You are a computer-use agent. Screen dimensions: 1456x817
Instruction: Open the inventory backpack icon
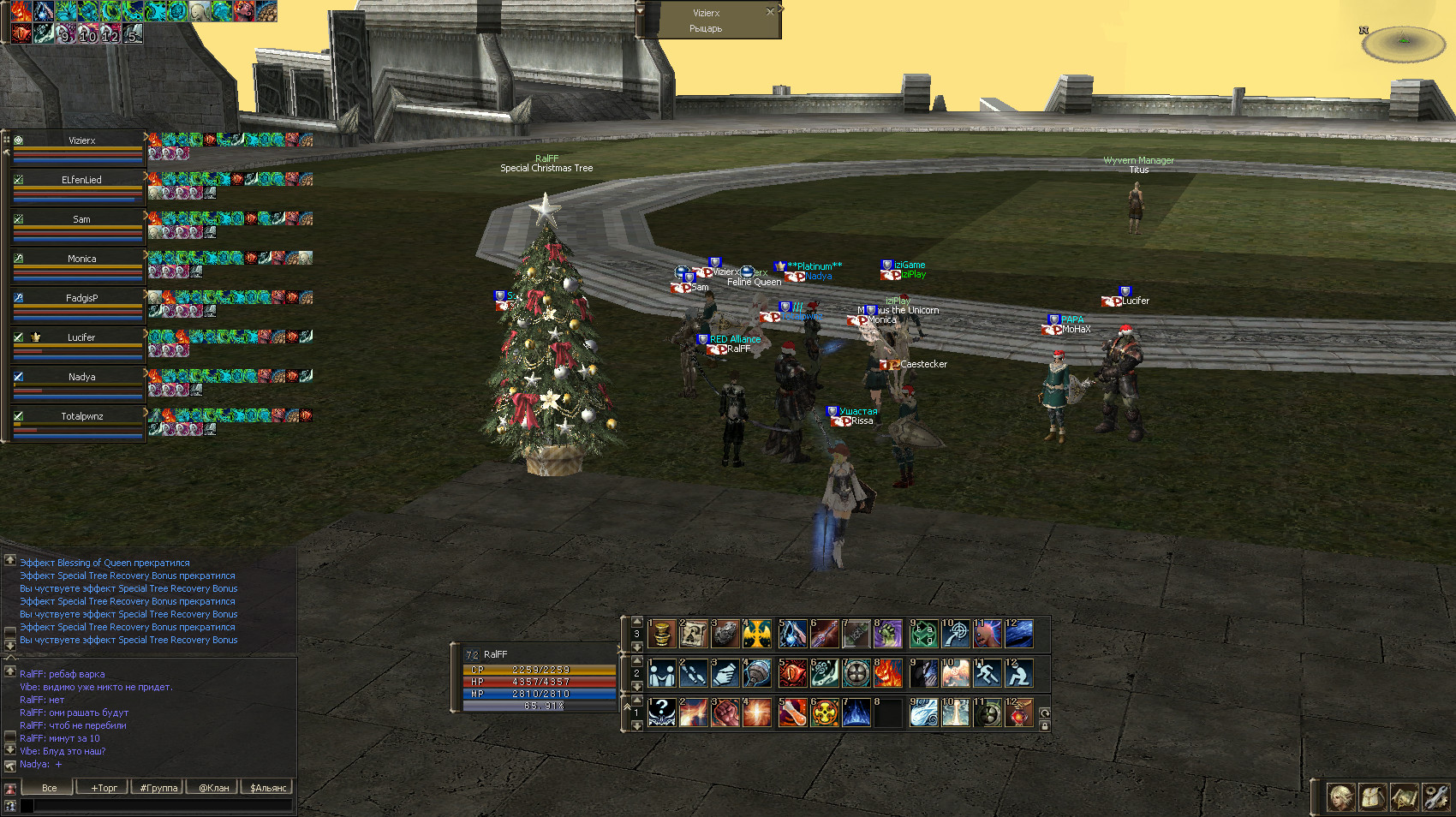tap(1372, 797)
